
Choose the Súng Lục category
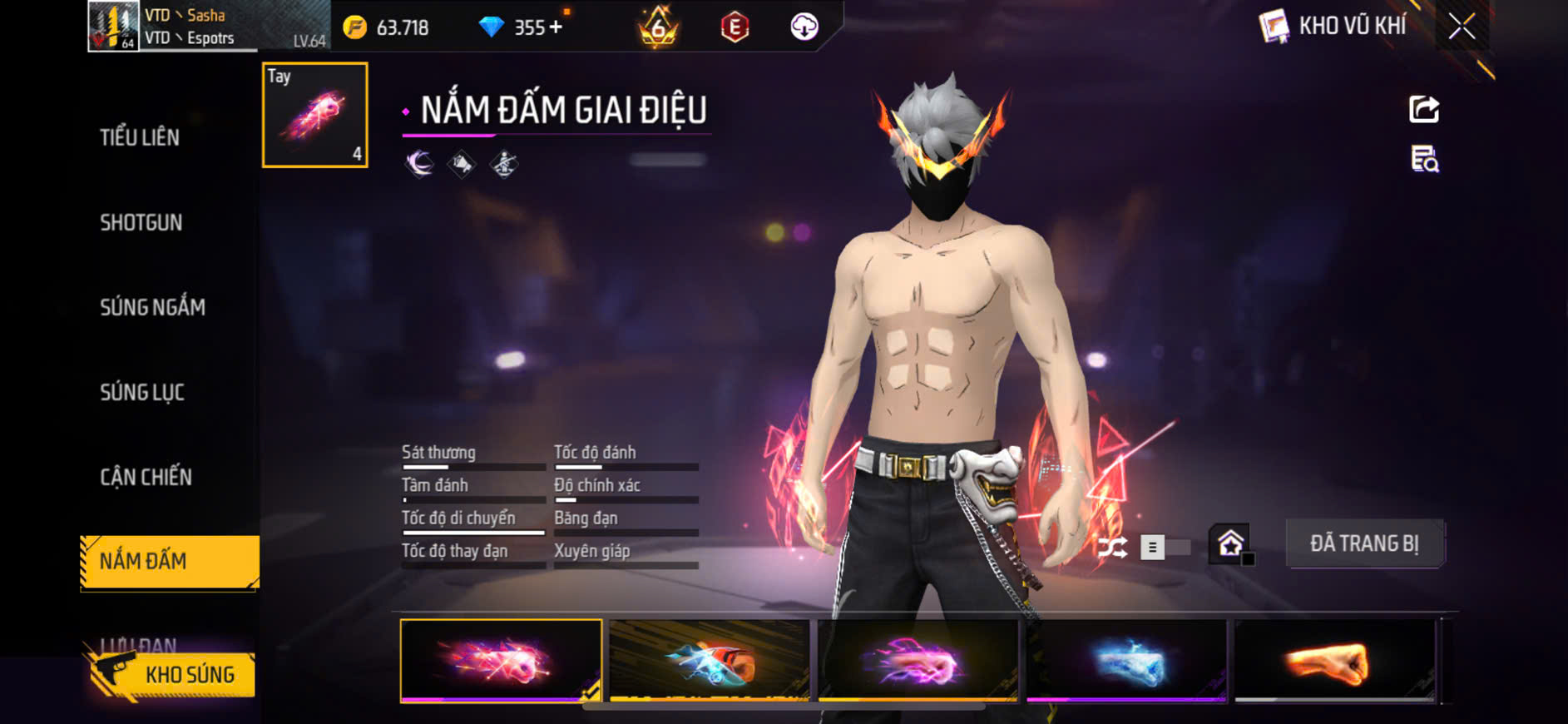(142, 392)
